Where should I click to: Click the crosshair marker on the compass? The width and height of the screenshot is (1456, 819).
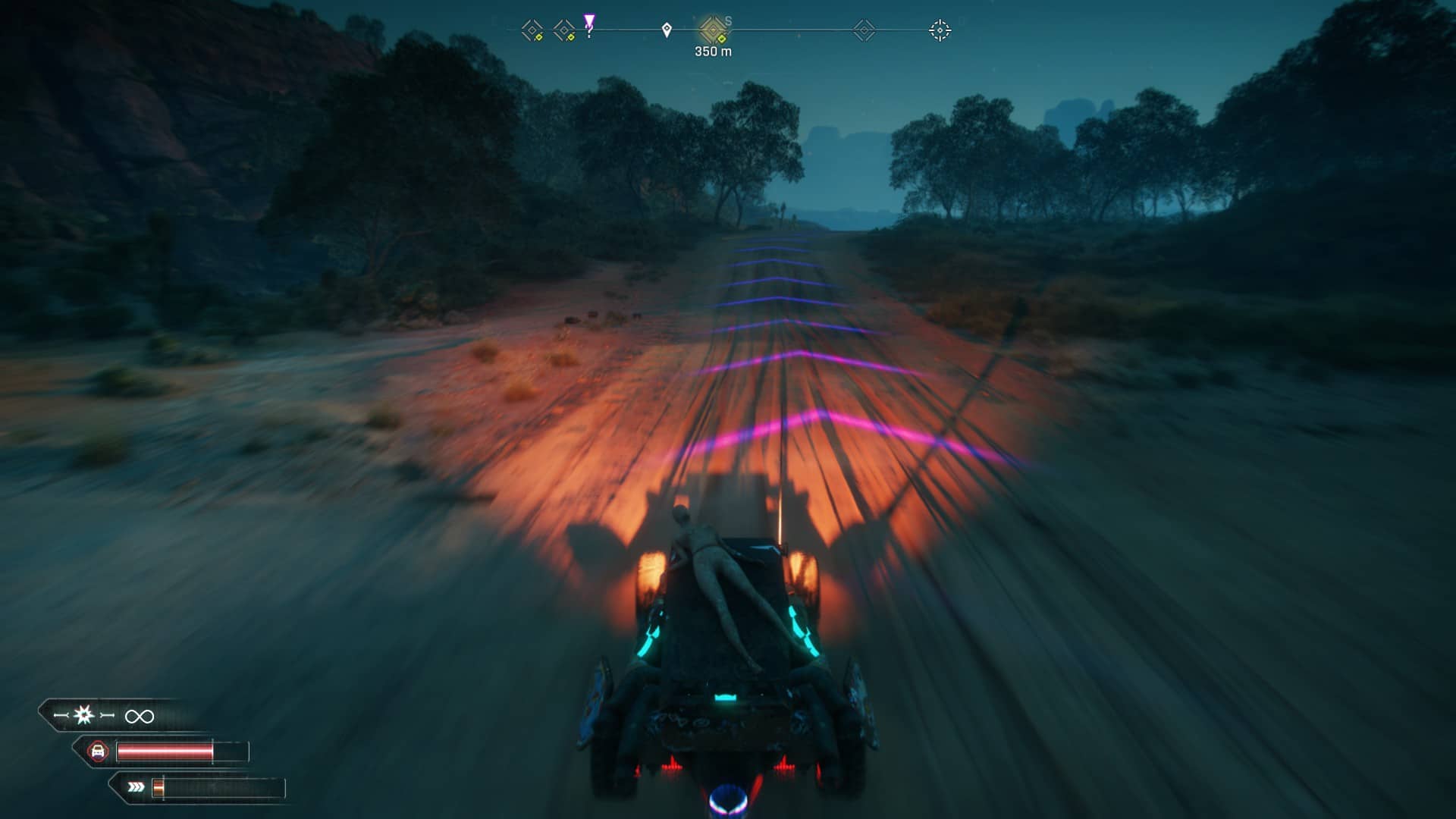coord(940,30)
